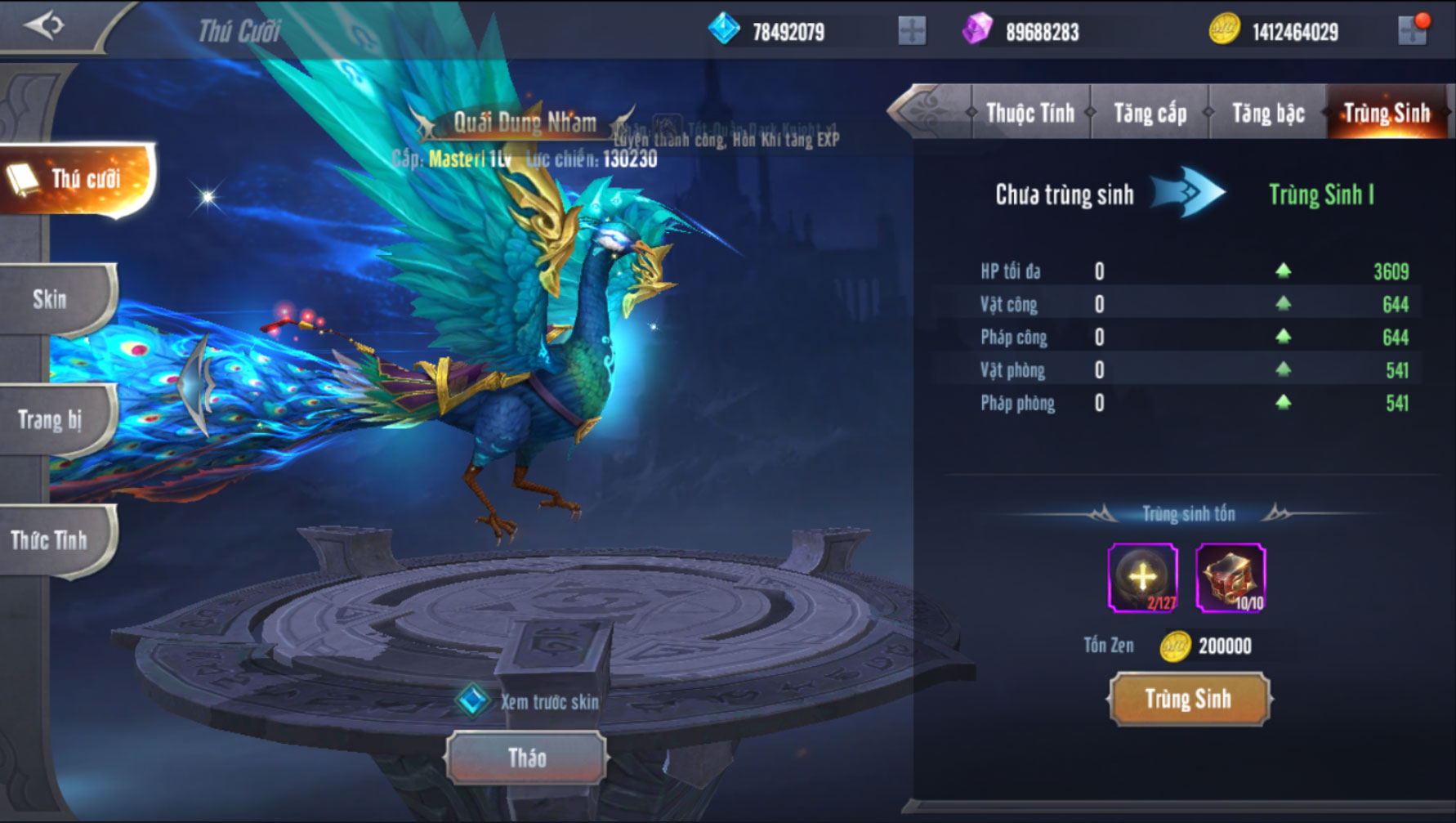Show the previous mount with left arrow

coord(196,384)
